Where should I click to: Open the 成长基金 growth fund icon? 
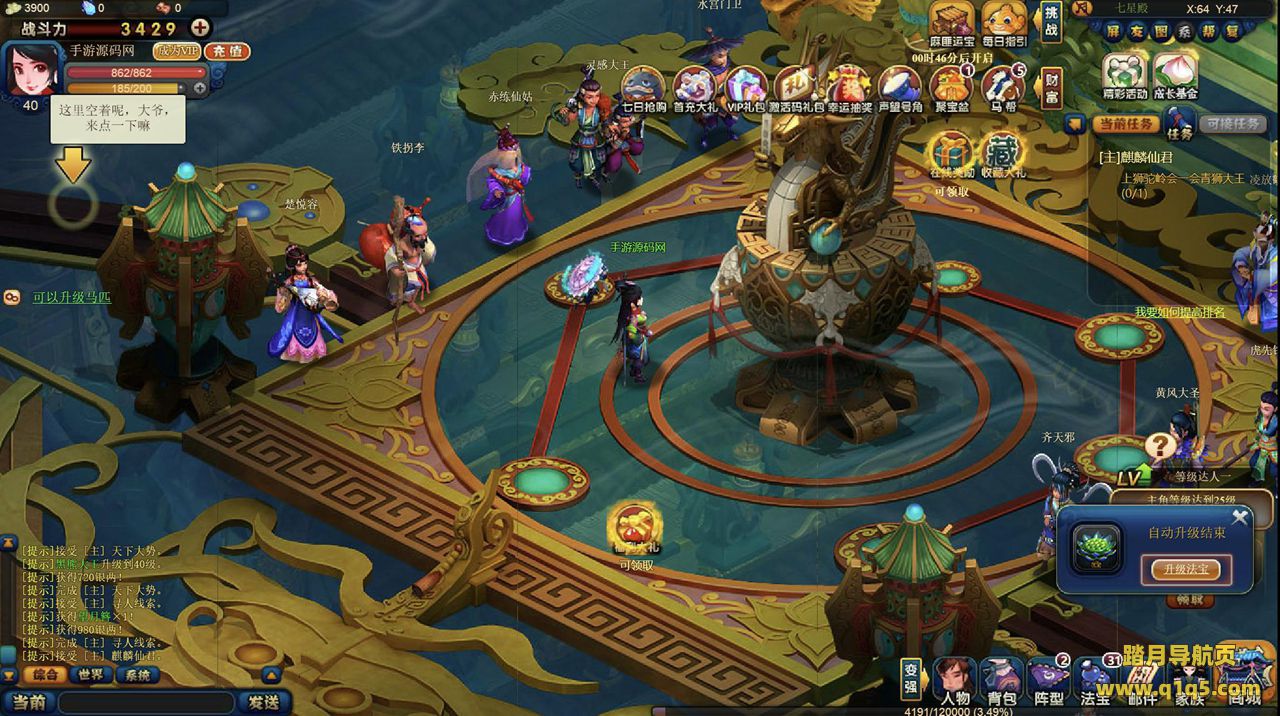point(1174,77)
